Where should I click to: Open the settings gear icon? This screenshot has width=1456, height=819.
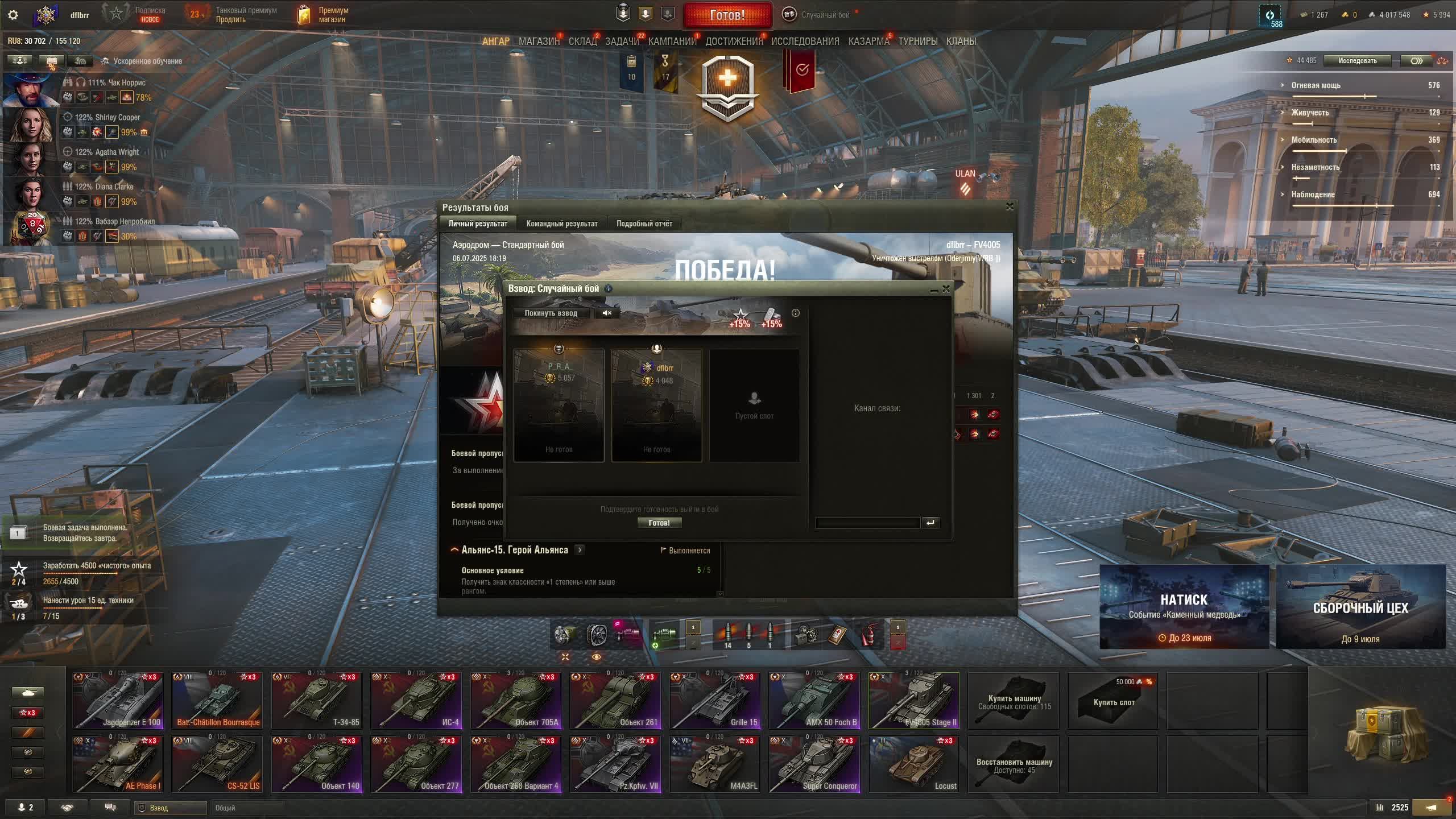(13, 15)
